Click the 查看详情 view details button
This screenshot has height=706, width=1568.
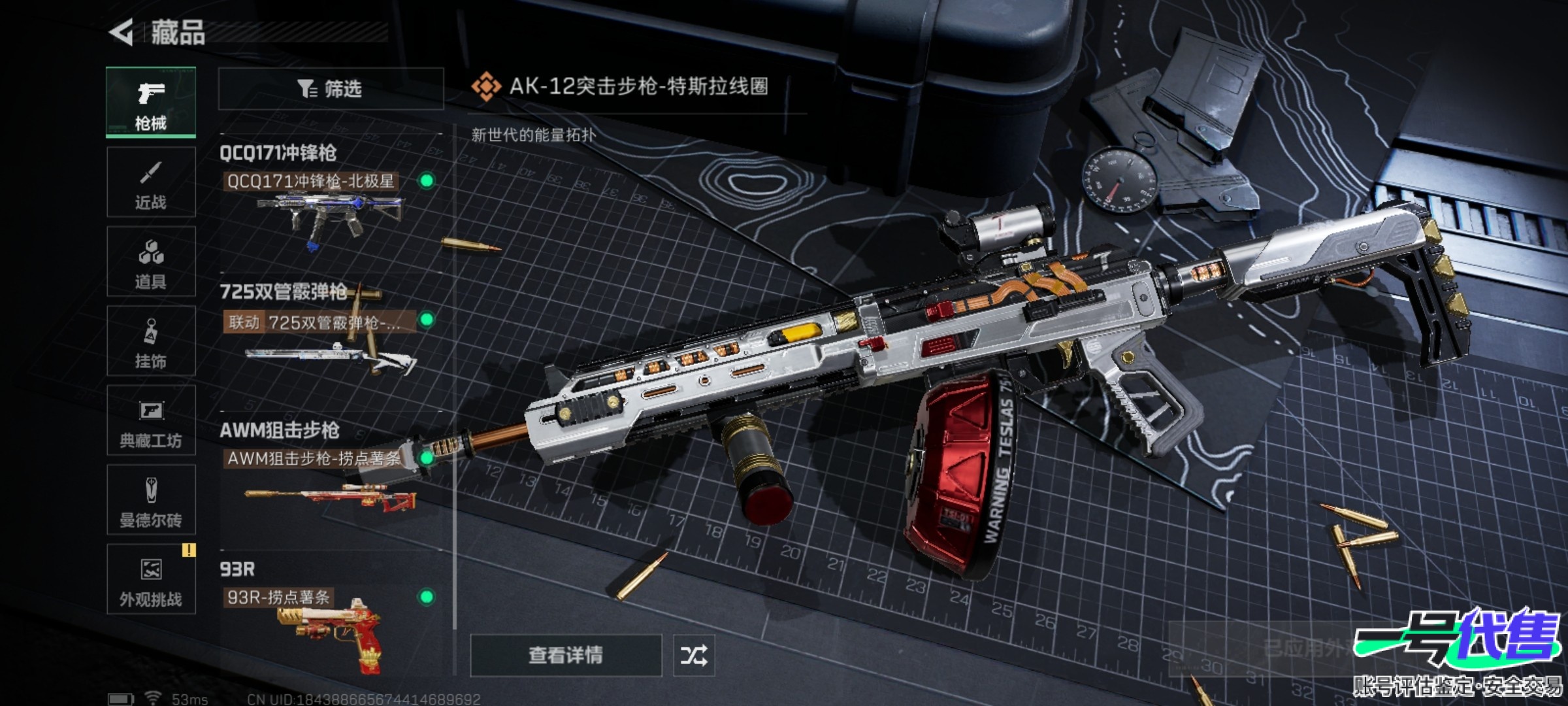tap(566, 655)
